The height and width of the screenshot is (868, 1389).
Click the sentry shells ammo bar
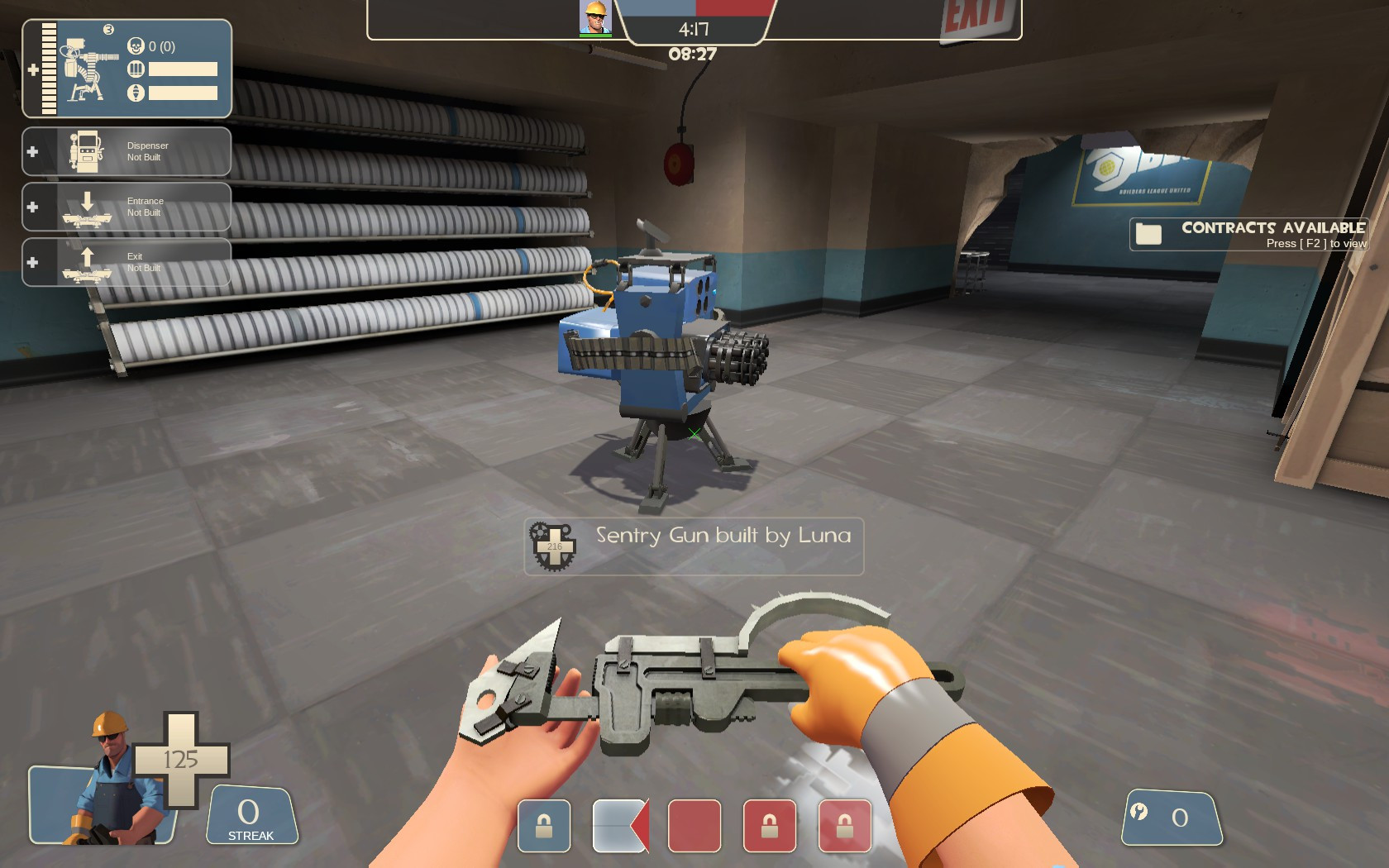click(x=182, y=70)
